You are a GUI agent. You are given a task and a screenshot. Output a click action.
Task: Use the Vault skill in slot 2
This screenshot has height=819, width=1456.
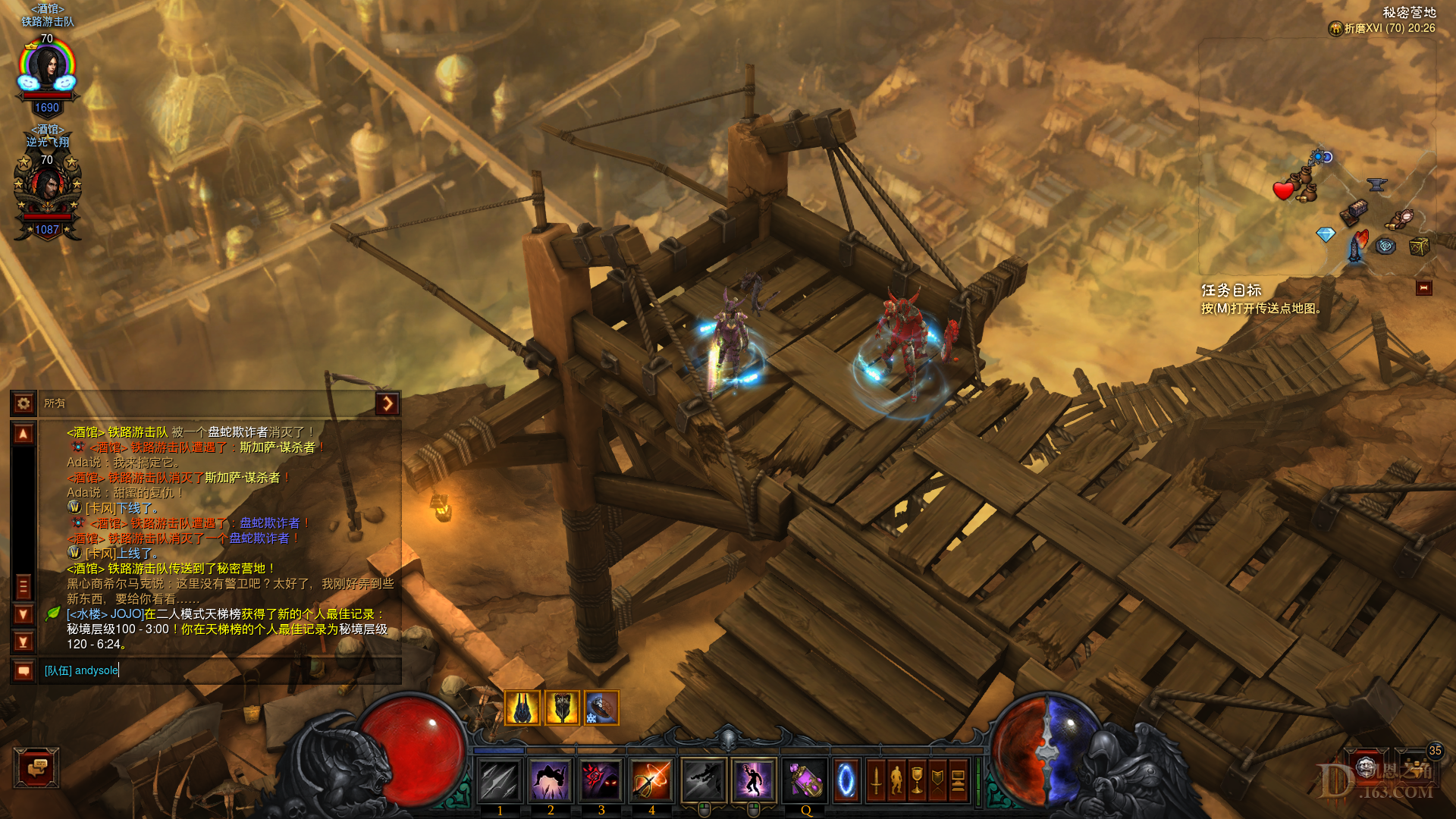[x=551, y=780]
